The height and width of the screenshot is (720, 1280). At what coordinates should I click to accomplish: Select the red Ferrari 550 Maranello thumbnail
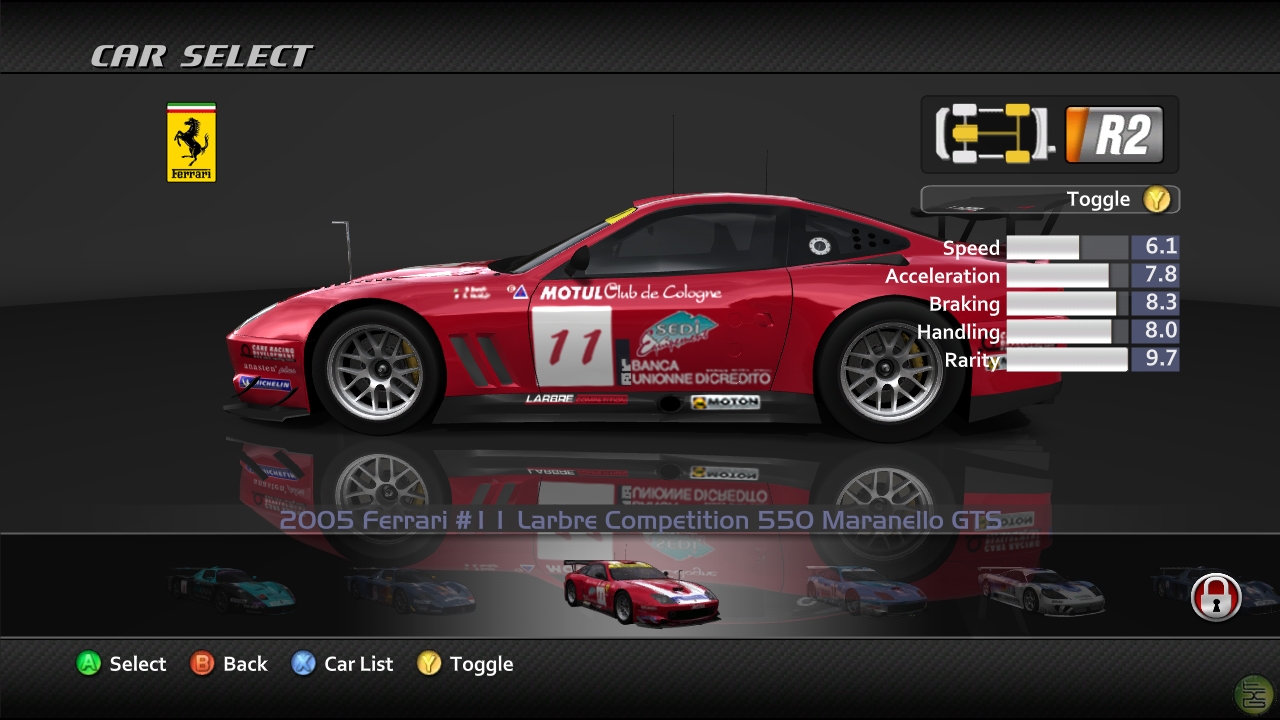click(640, 593)
